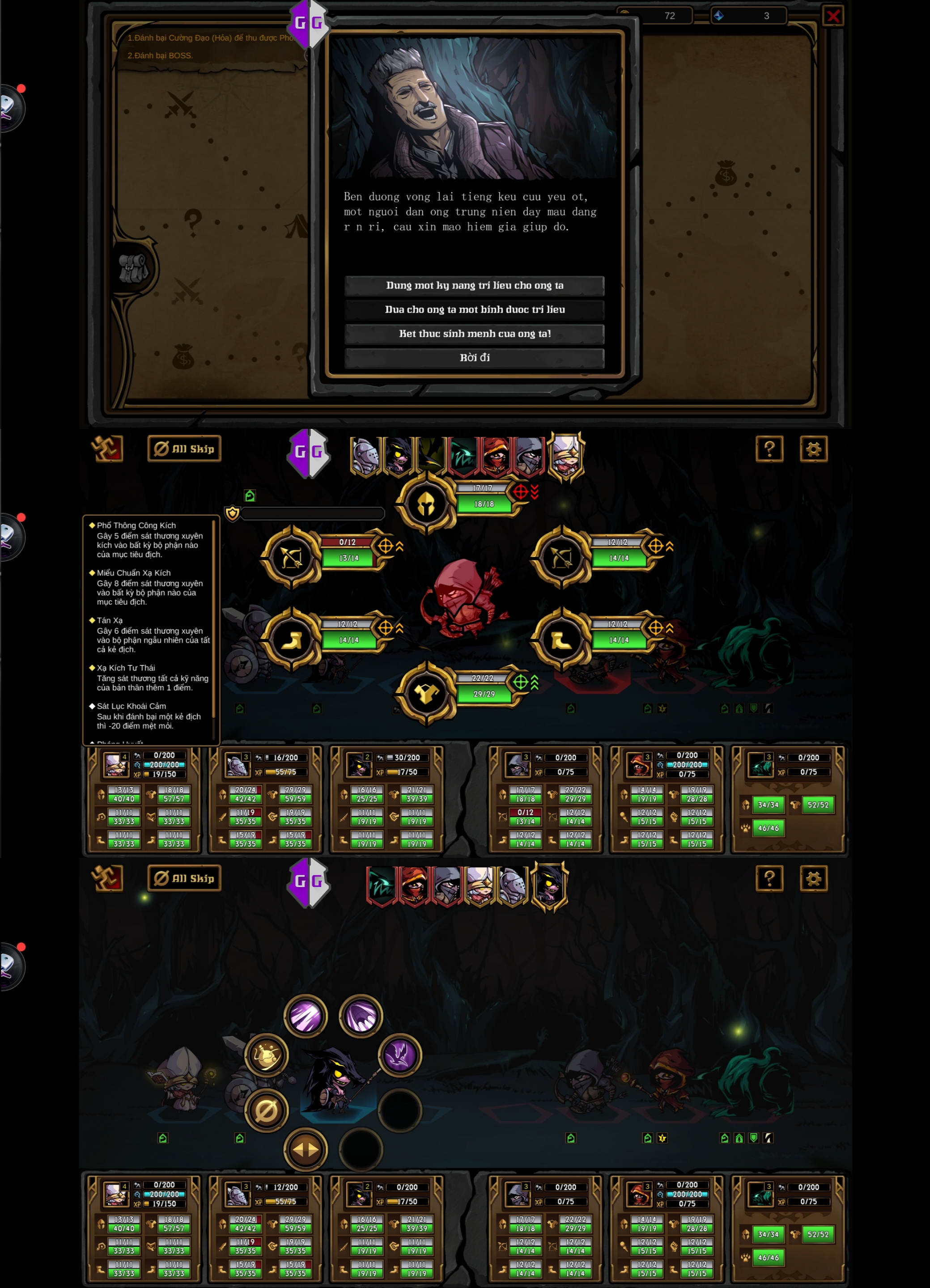Select 'Ket thuc sinh menh cua ong ta!' option

click(474, 334)
